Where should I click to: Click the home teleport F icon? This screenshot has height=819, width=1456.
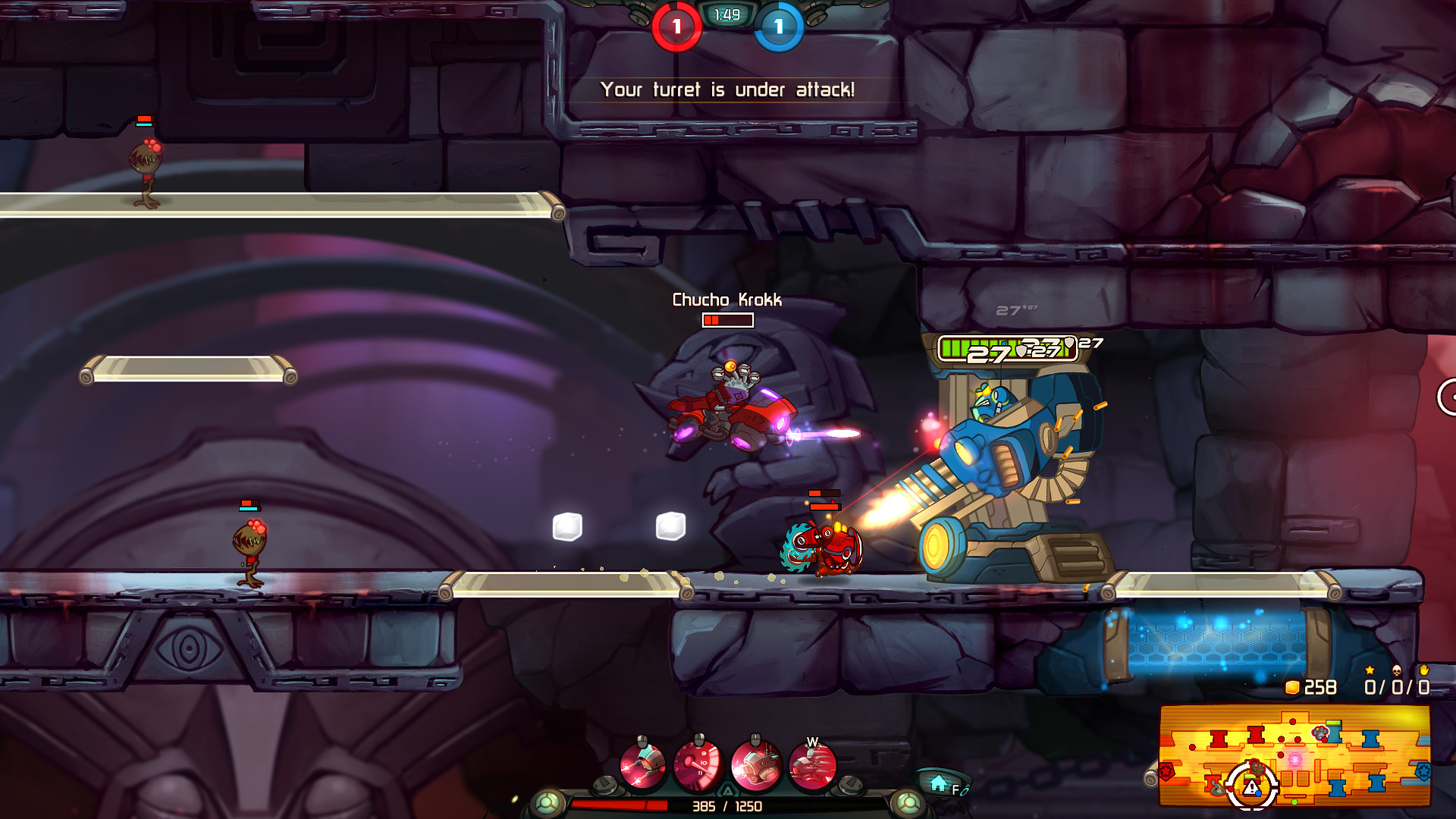(x=938, y=781)
